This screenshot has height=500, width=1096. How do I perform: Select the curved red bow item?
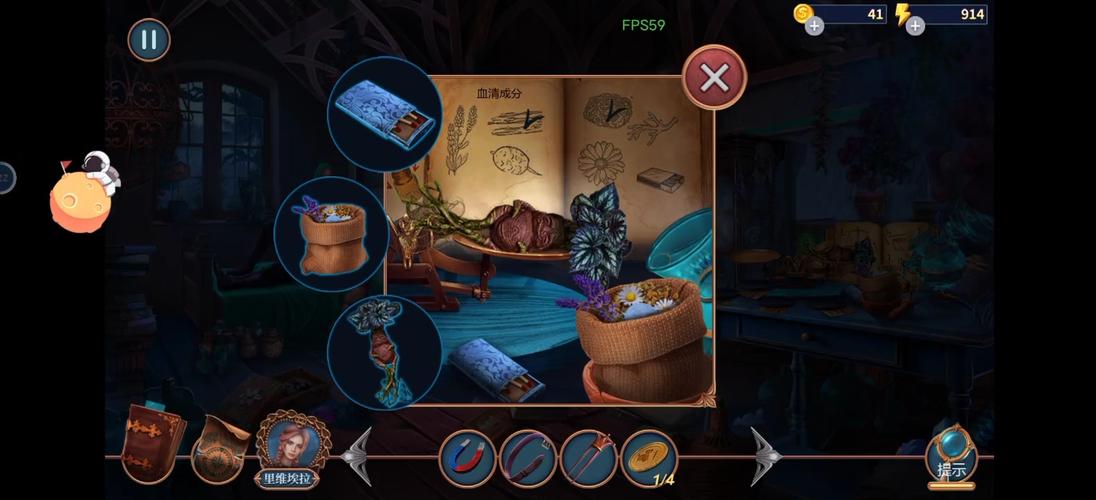click(x=528, y=458)
